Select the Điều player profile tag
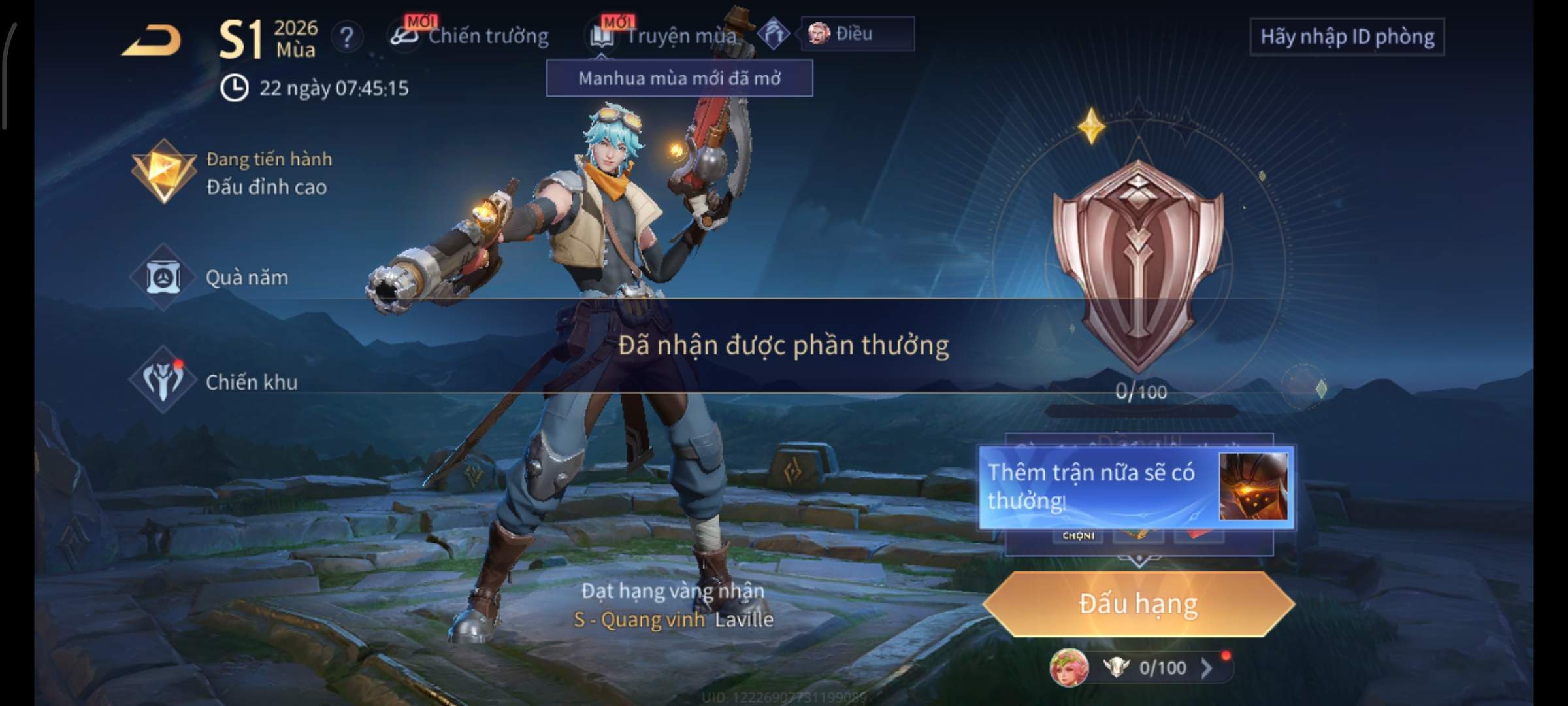Screen dimensions: 1568x706 pos(857,33)
